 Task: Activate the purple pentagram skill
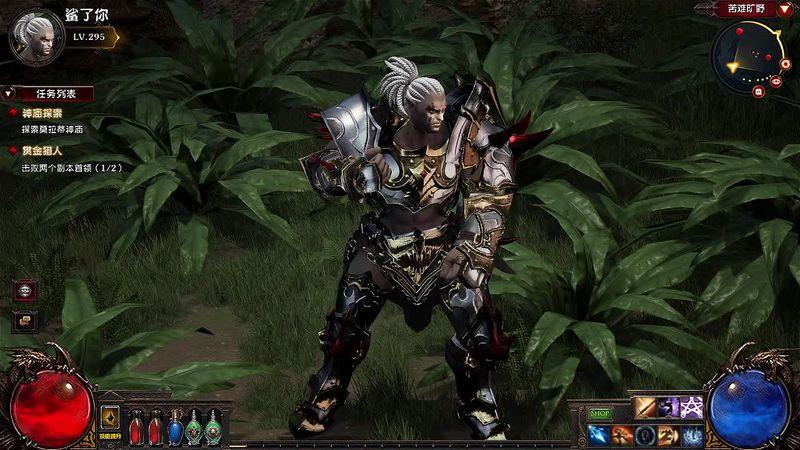point(694,408)
